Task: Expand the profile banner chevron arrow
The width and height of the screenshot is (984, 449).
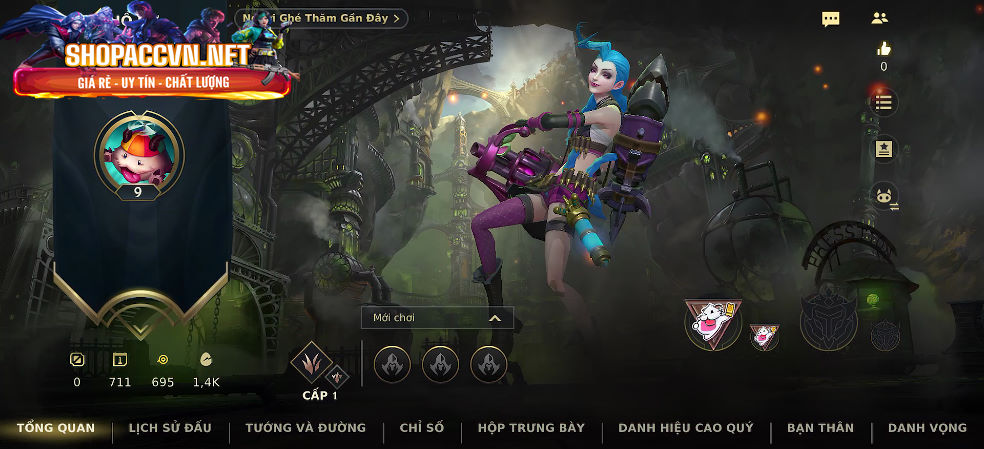Action: coord(140,328)
